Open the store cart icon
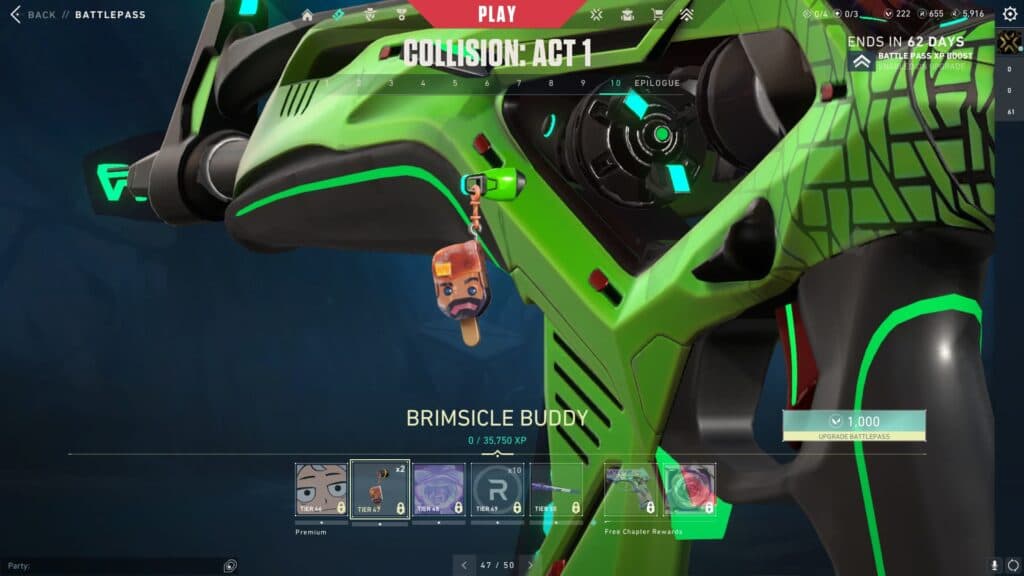The image size is (1024, 576). pos(657,15)
